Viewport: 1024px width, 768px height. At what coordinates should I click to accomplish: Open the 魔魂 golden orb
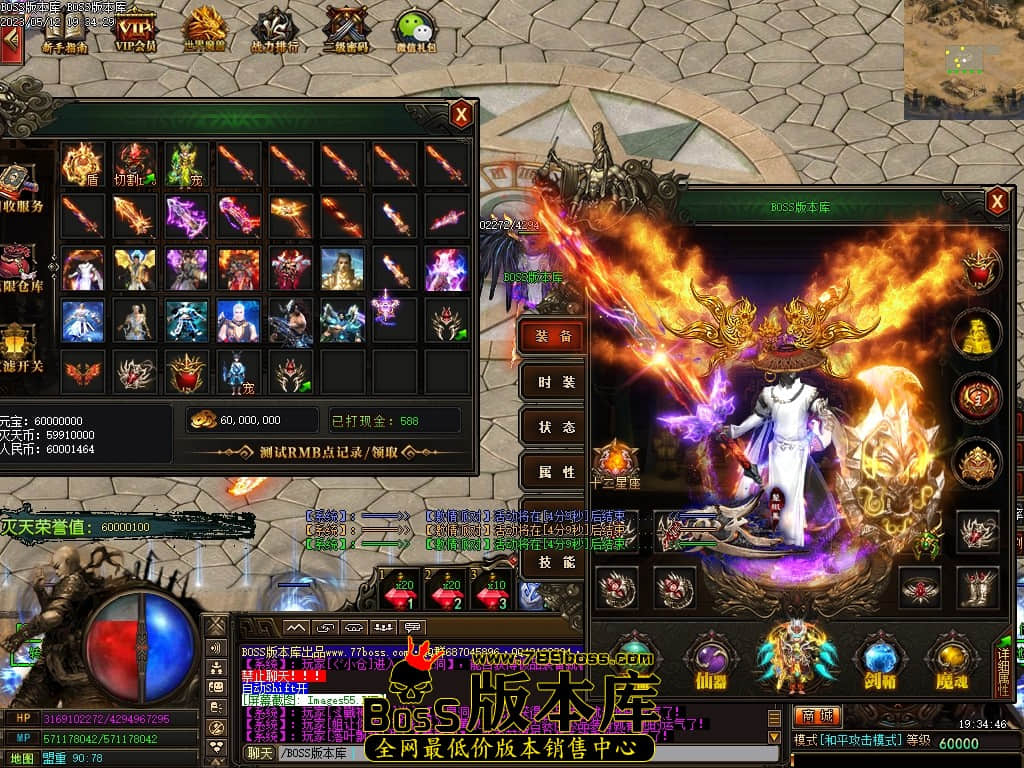pos(951,662)
